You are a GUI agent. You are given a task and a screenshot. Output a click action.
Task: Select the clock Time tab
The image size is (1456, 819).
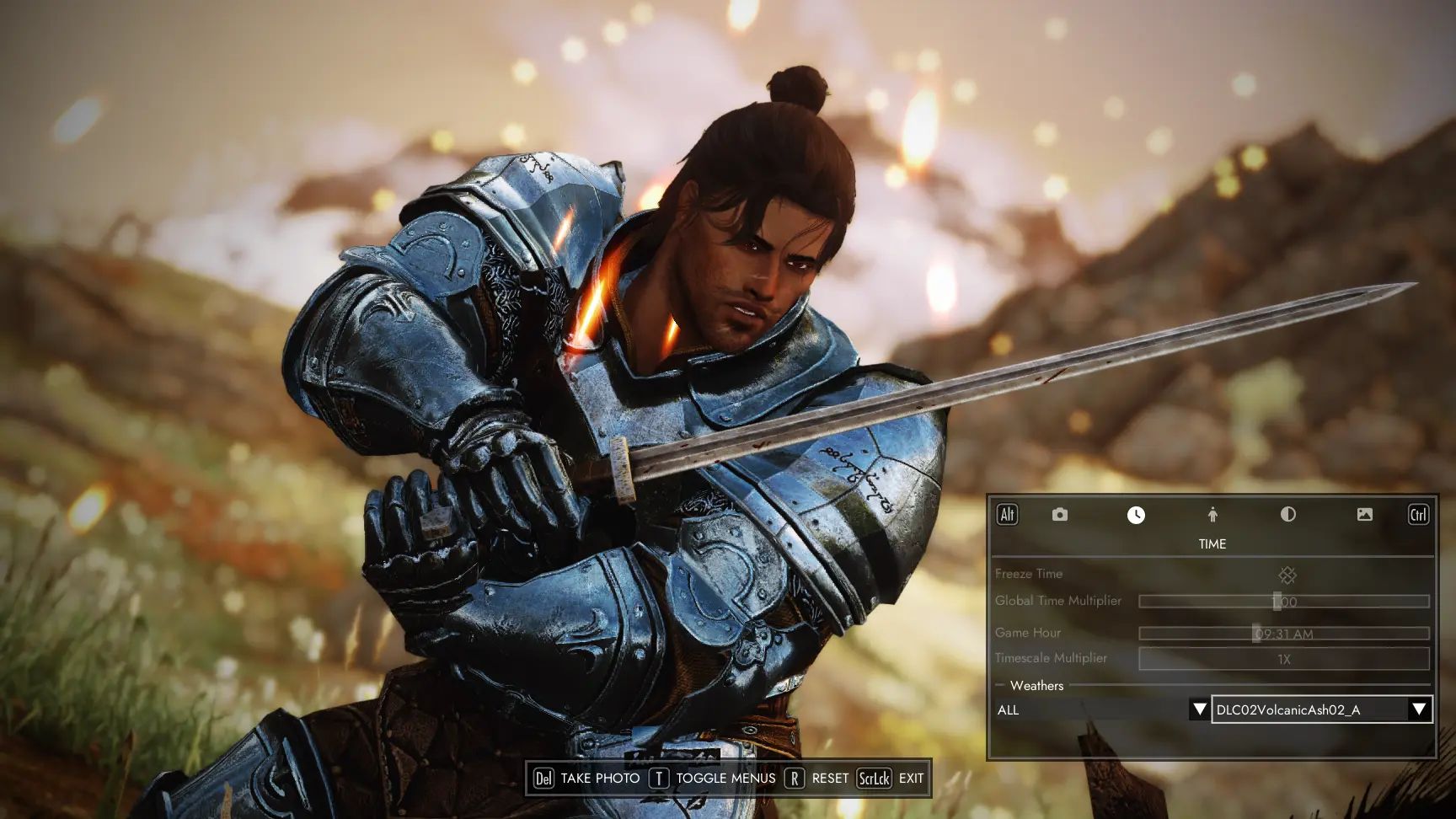click(x=1136, y=515)
